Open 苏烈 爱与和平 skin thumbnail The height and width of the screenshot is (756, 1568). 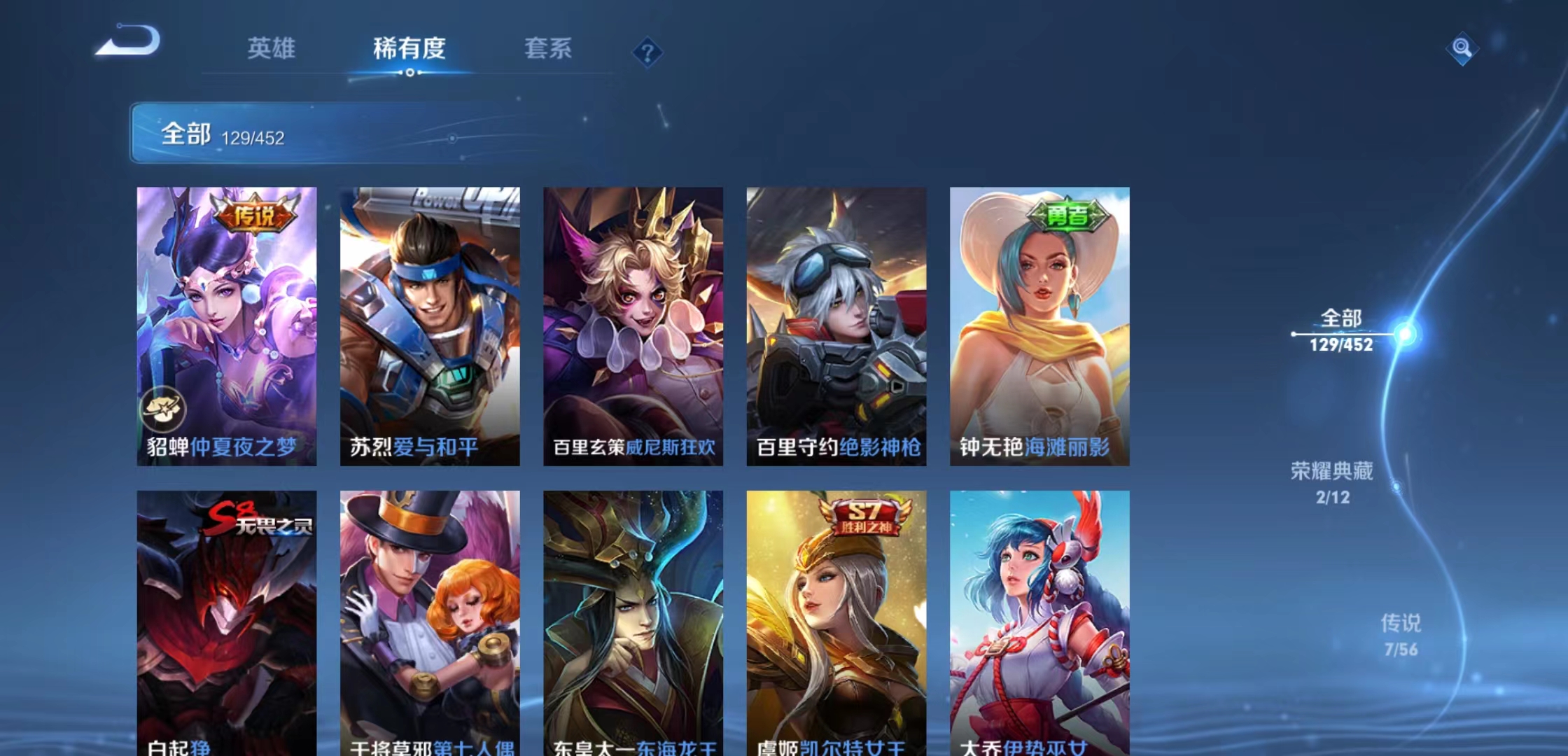tap(428, 322)
